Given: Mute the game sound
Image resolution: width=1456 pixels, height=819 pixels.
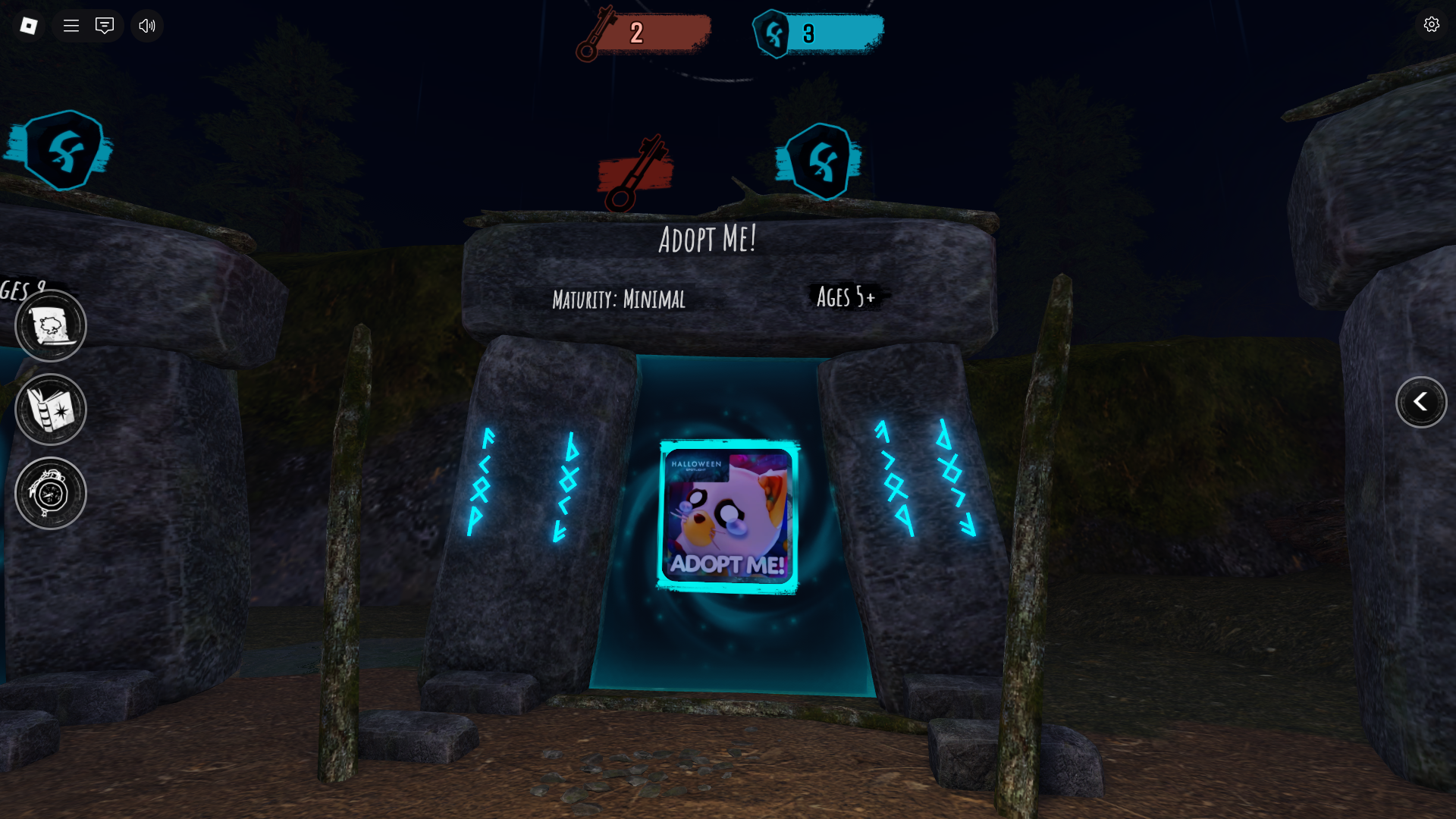Looking at the screenshot, I should [x=146, y=26].
